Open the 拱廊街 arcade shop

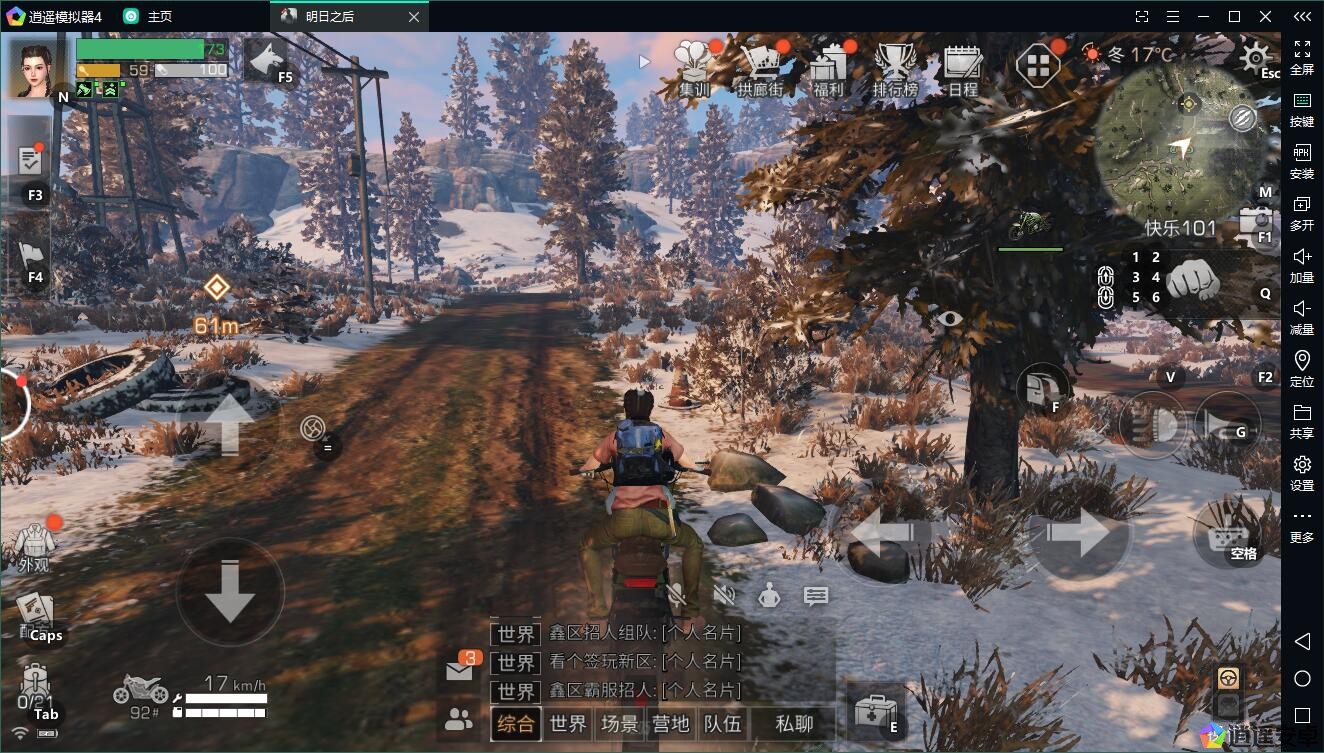tap(760, 68)
